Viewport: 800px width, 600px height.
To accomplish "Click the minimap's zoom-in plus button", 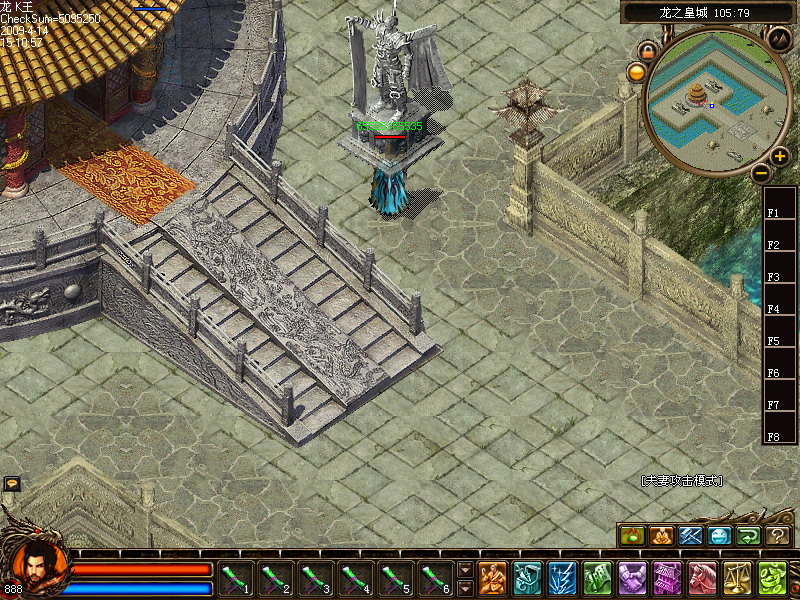I will pyautogui.click(x=779, y=156).
